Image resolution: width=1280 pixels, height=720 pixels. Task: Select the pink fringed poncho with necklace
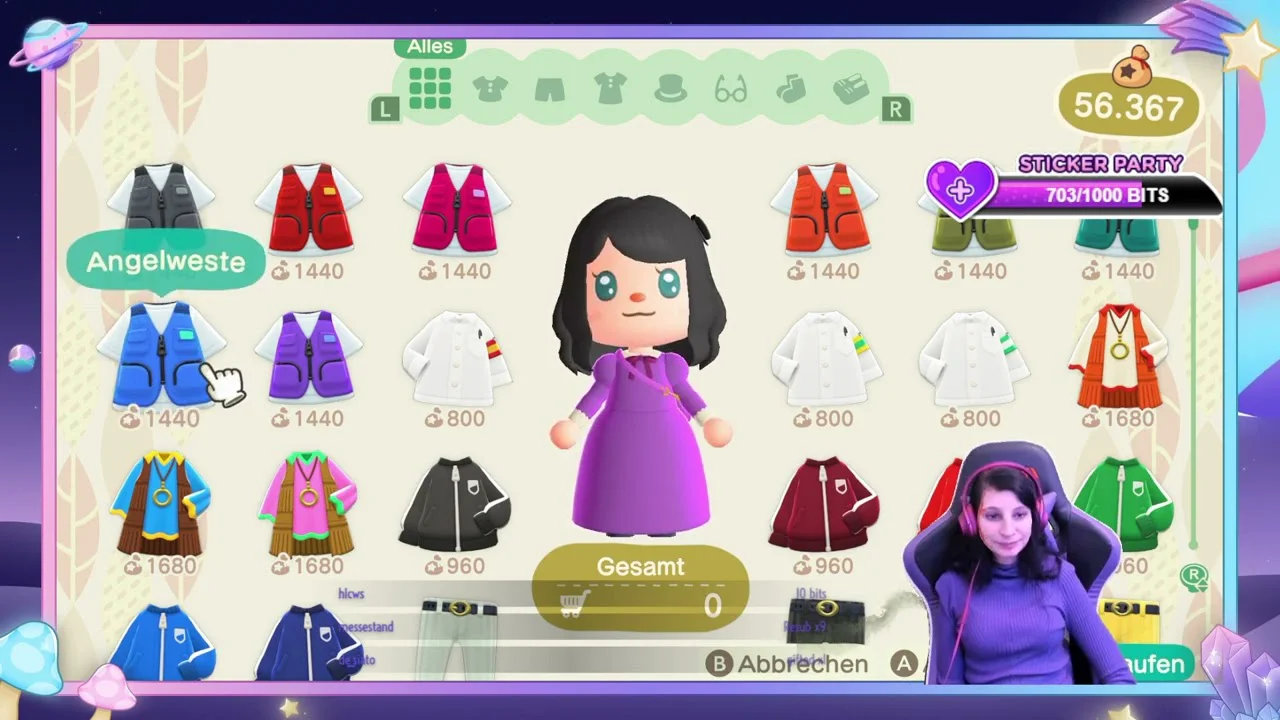[x=309, y=503]
